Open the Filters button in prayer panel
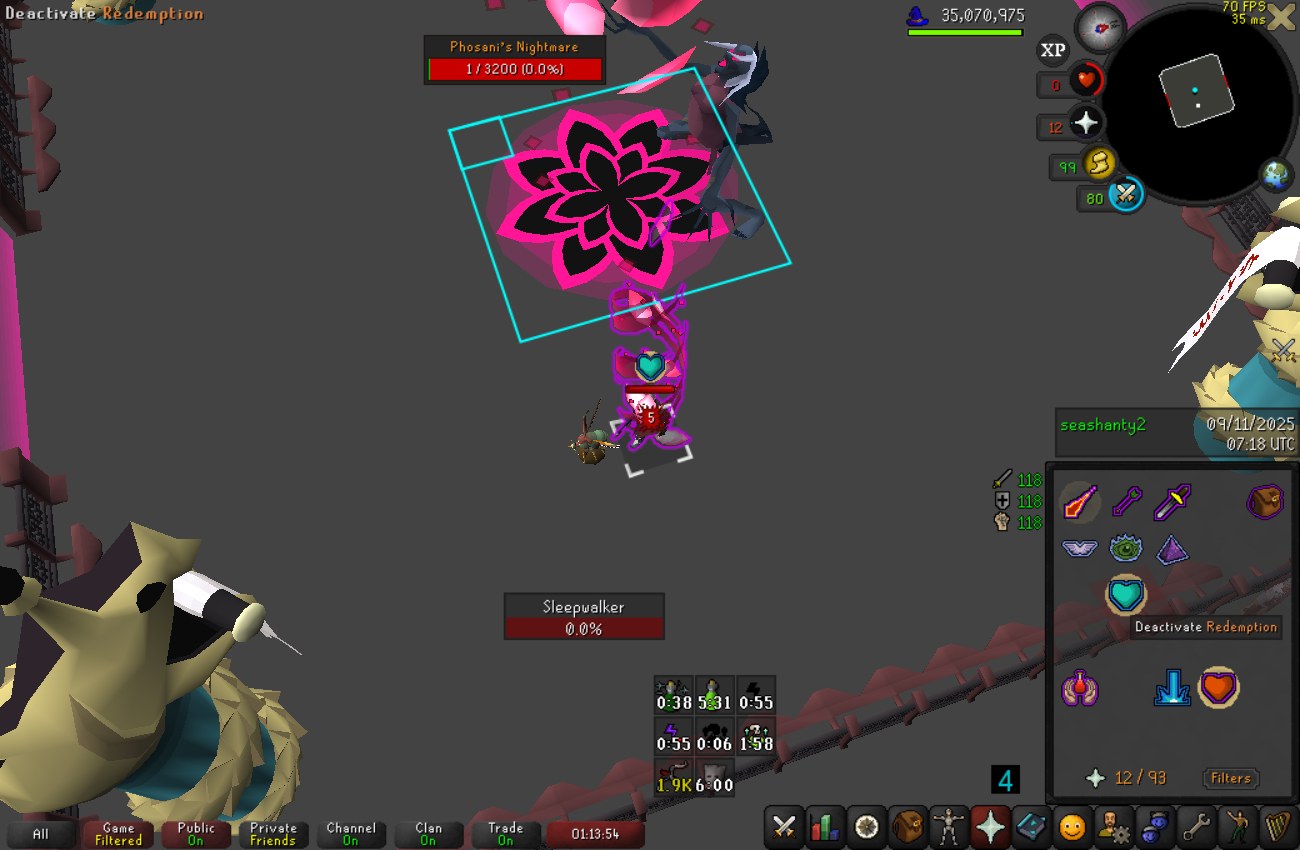 click(x=1230, y=778)
